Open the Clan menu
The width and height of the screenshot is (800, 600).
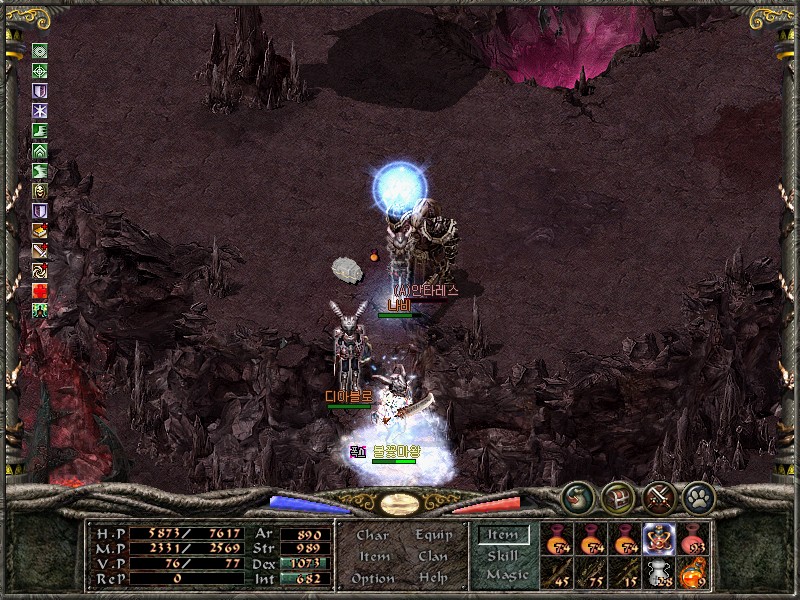click(x=433, y=556)
